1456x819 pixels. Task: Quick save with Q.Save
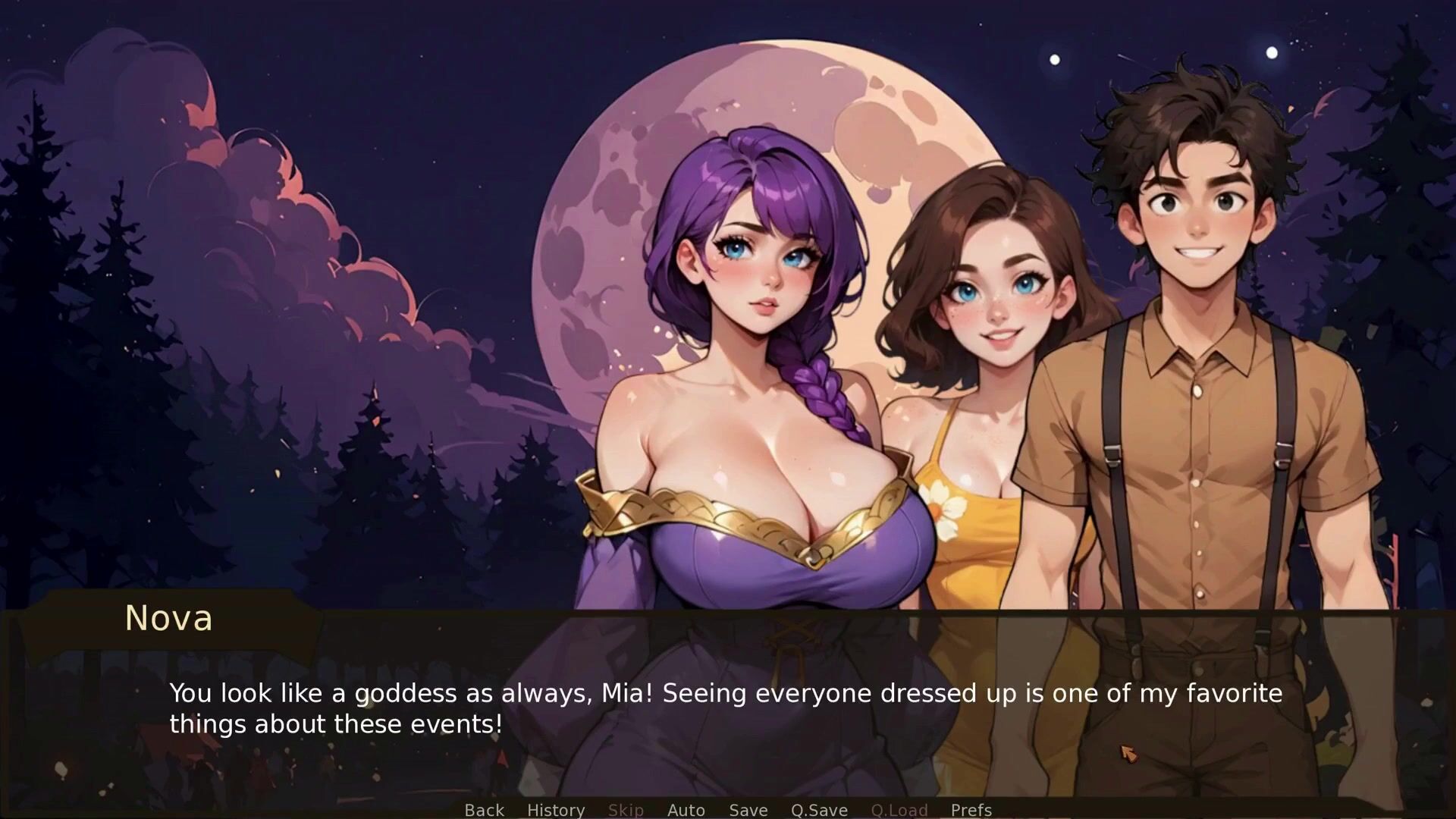[x=819, y=810]
